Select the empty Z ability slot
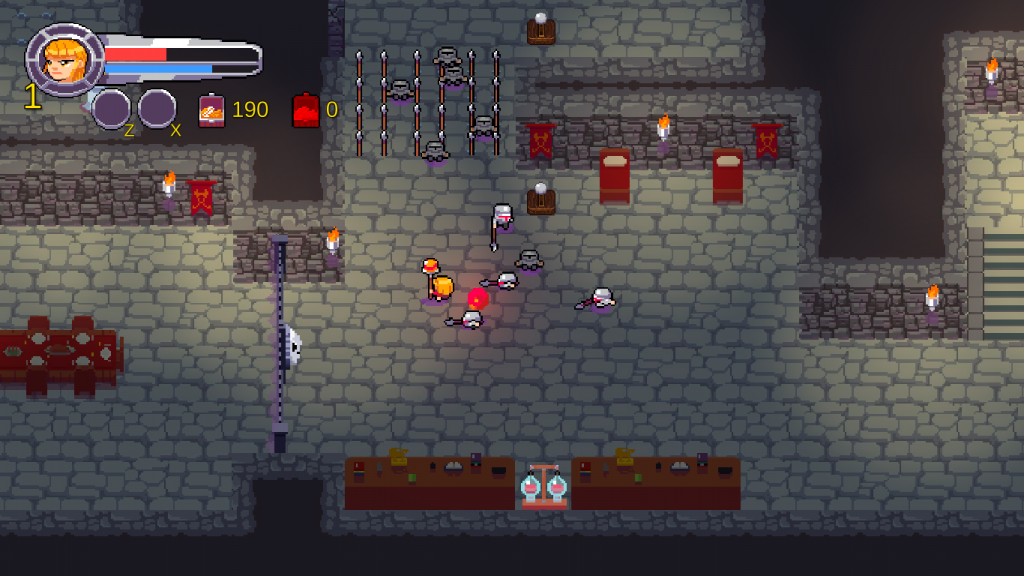The image size is (1024, 576). click(x=111, y=108)
